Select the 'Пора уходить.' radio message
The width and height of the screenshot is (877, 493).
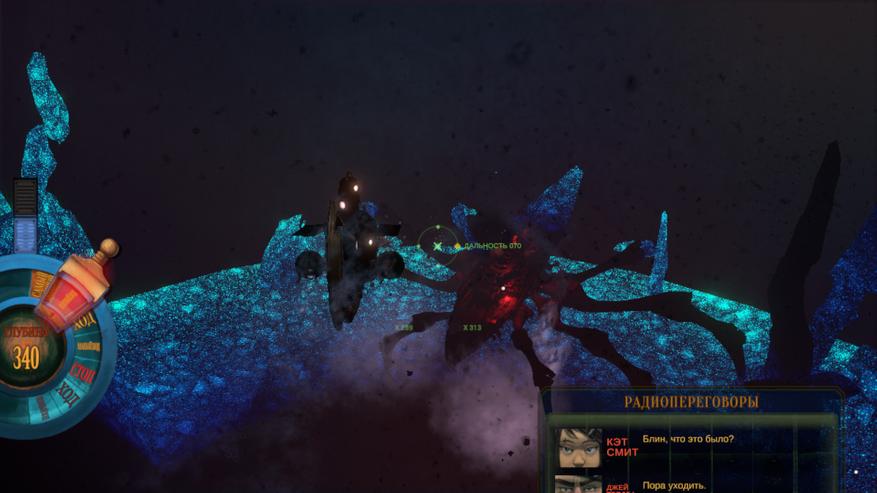674,485
